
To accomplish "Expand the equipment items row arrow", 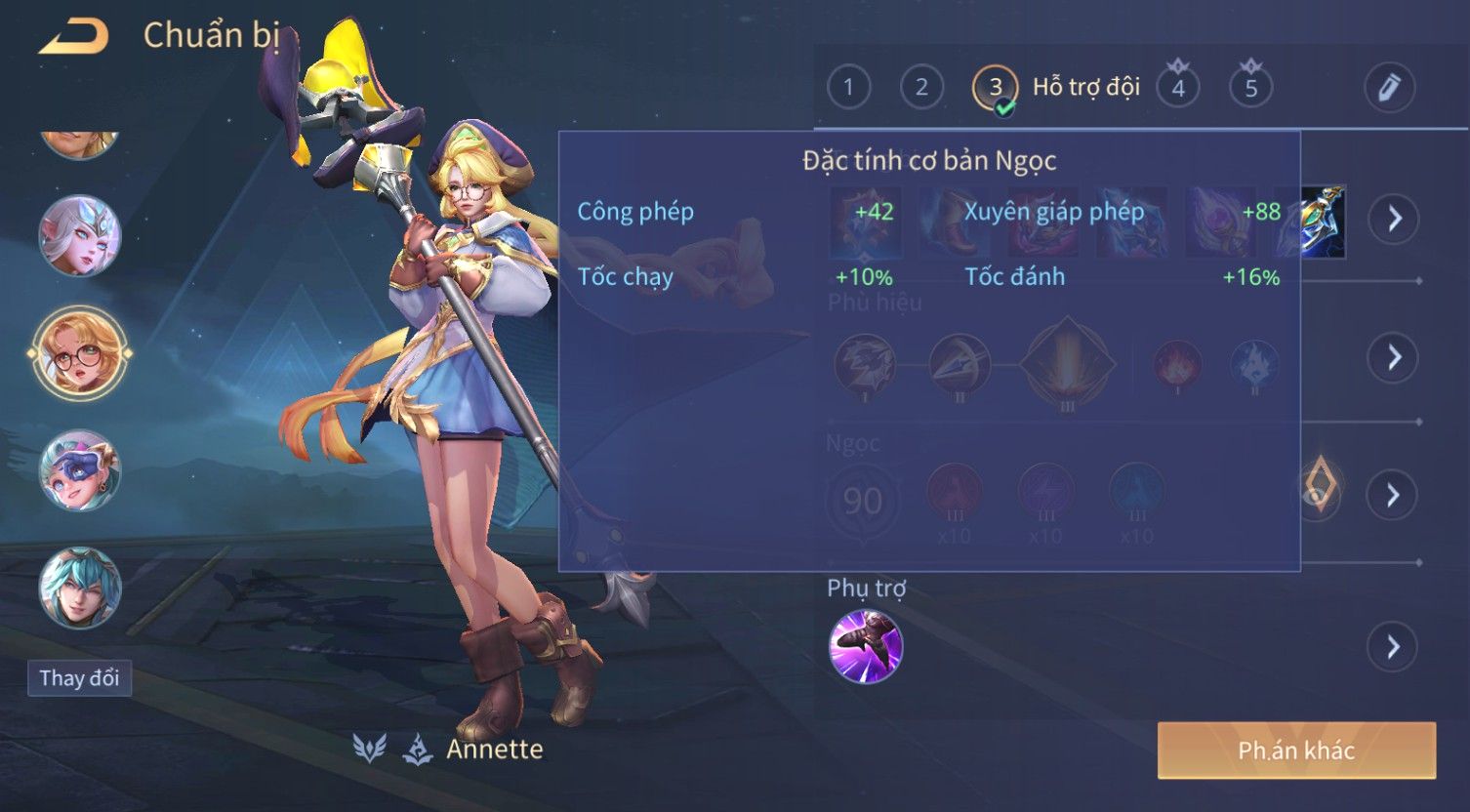I will [x=1393, y=219].
